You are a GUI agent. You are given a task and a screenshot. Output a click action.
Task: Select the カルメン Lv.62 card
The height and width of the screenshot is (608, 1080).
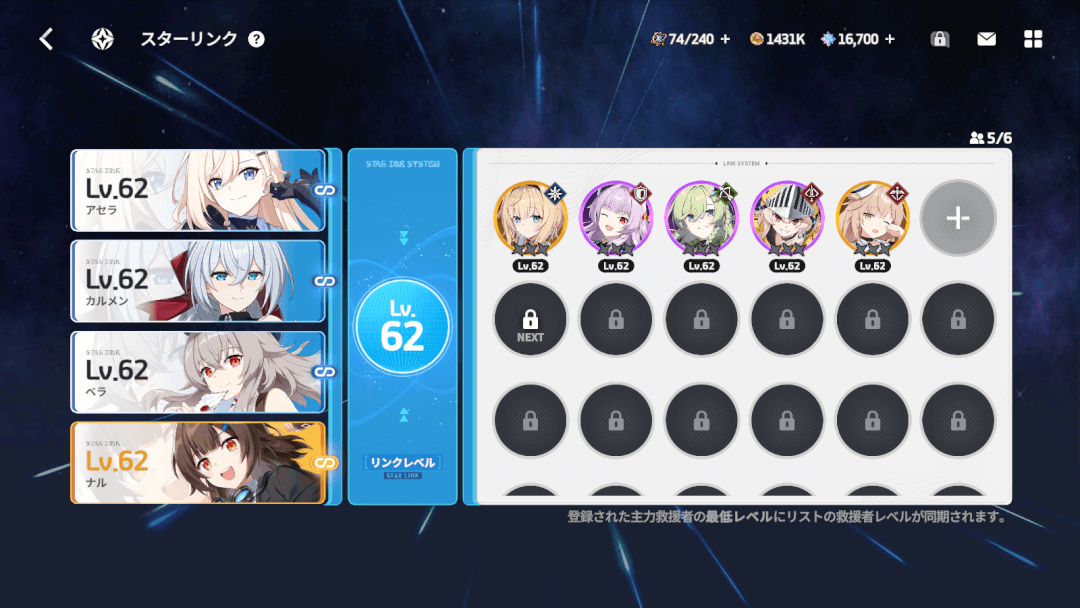(x=198, y=281)
